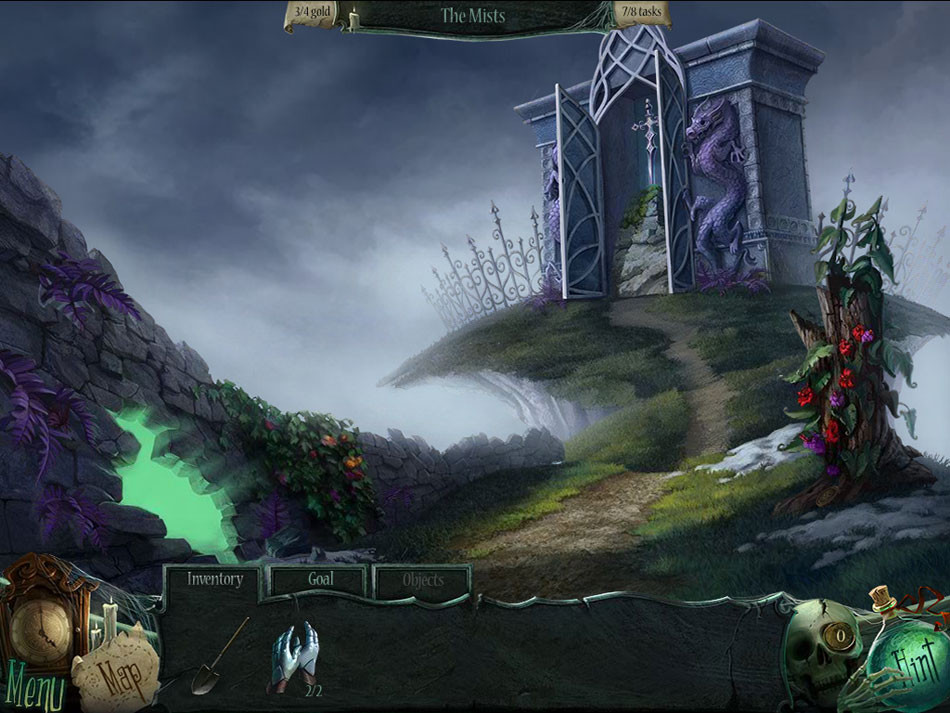Select the shovel in inventory
The width and height of the screenshot is (950, 713).
coord(218,657)
